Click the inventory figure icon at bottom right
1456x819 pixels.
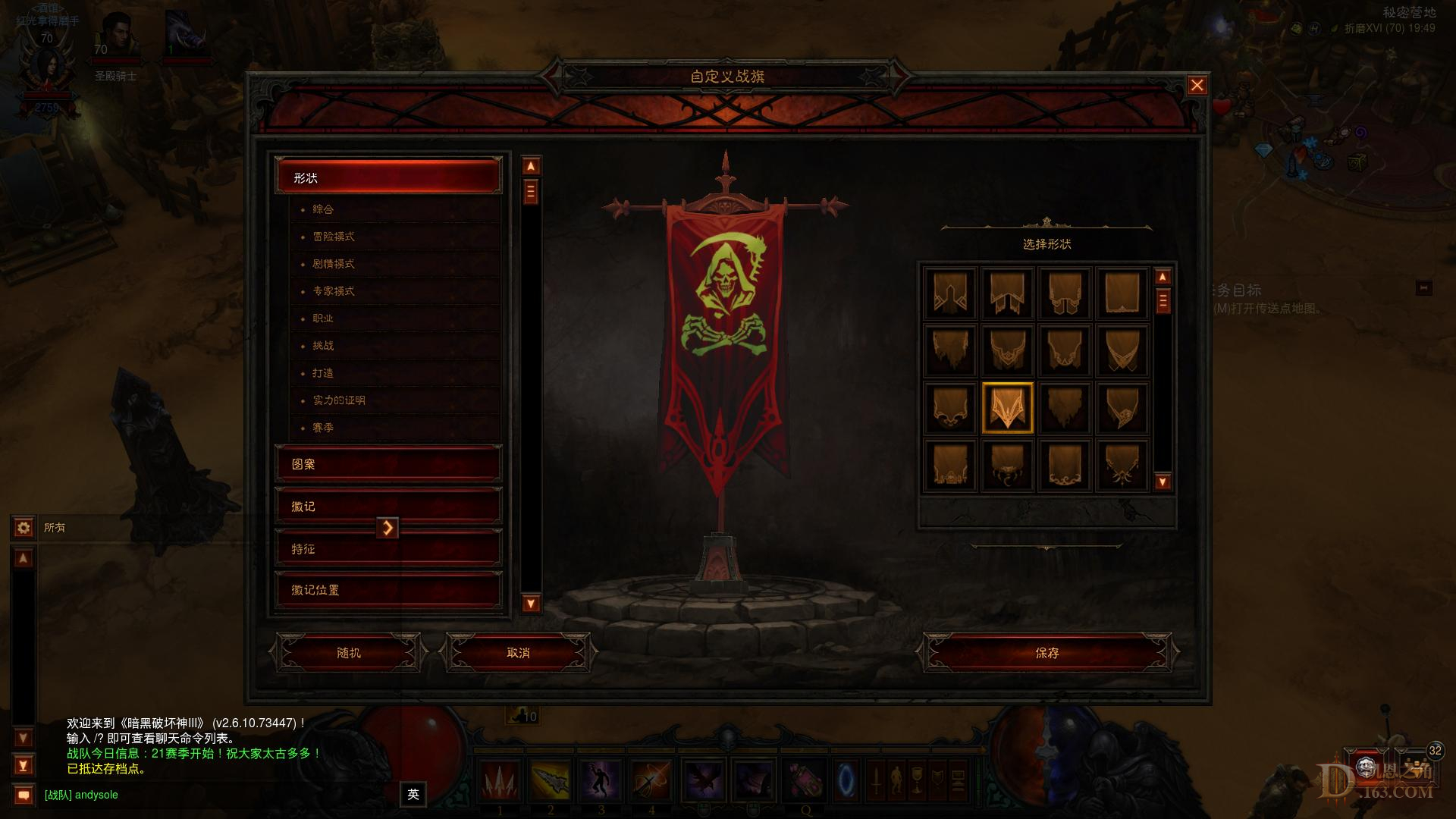(895, 781)
